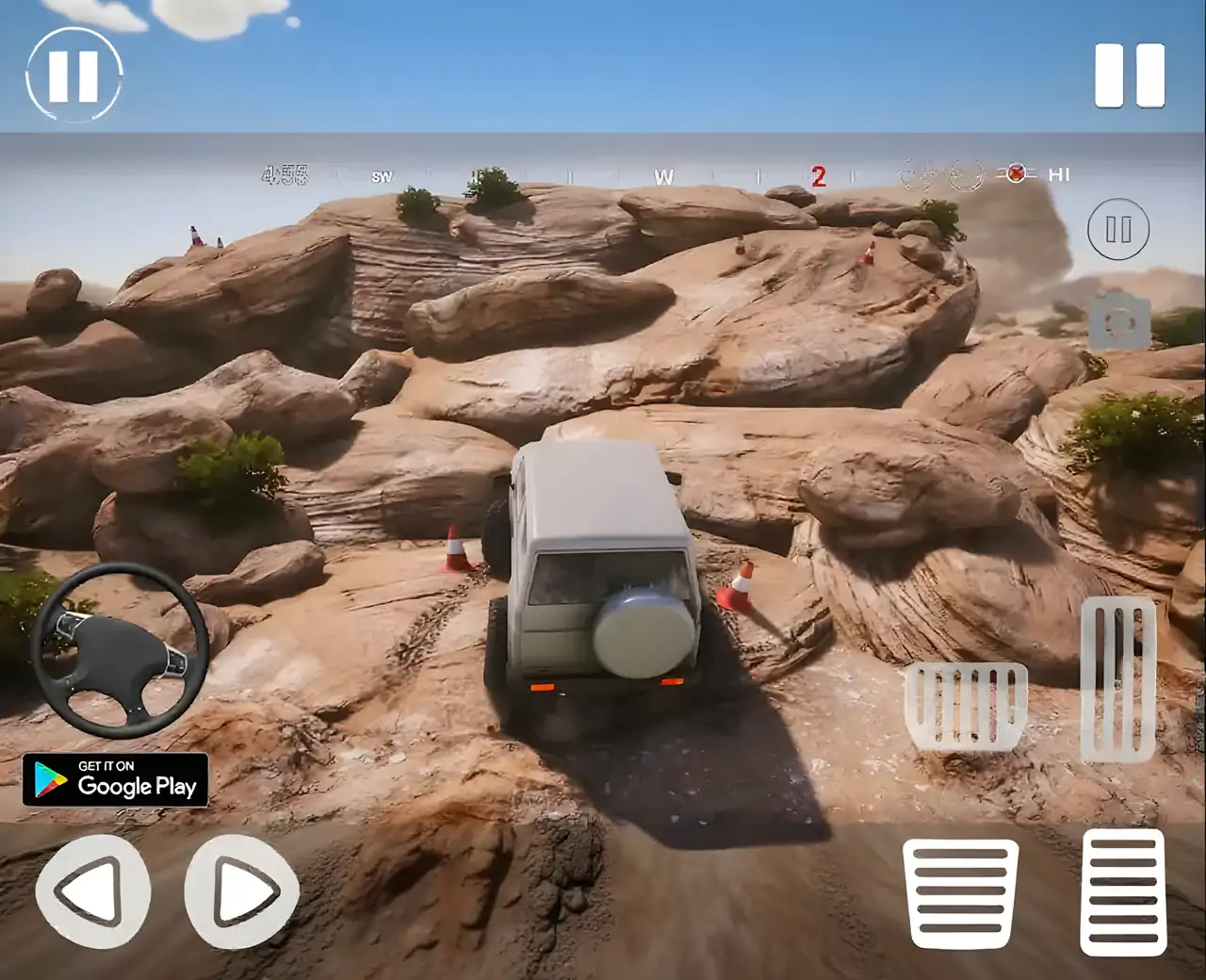
Task: Tap the circular pause icon below compass
Action: pos(1118,229)
